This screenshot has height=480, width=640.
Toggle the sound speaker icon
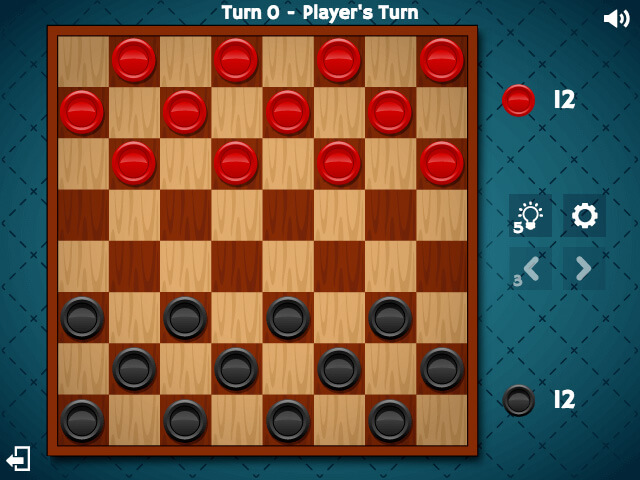(x=616, y=18)
